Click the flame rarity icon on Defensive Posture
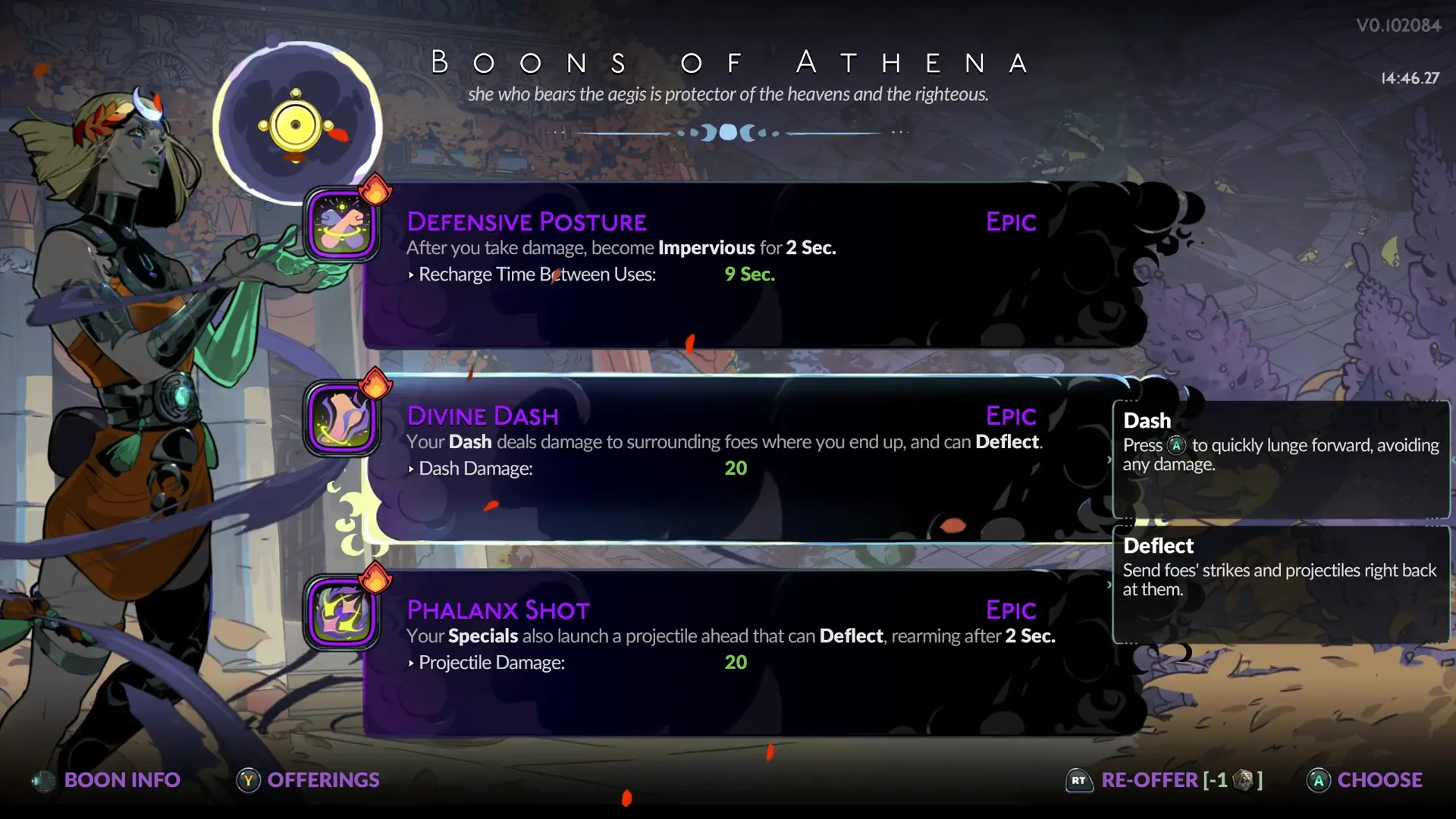Image resolution: width=1456 pixels, height=819 pixels. pyautogui.click(x=377, y=192)
